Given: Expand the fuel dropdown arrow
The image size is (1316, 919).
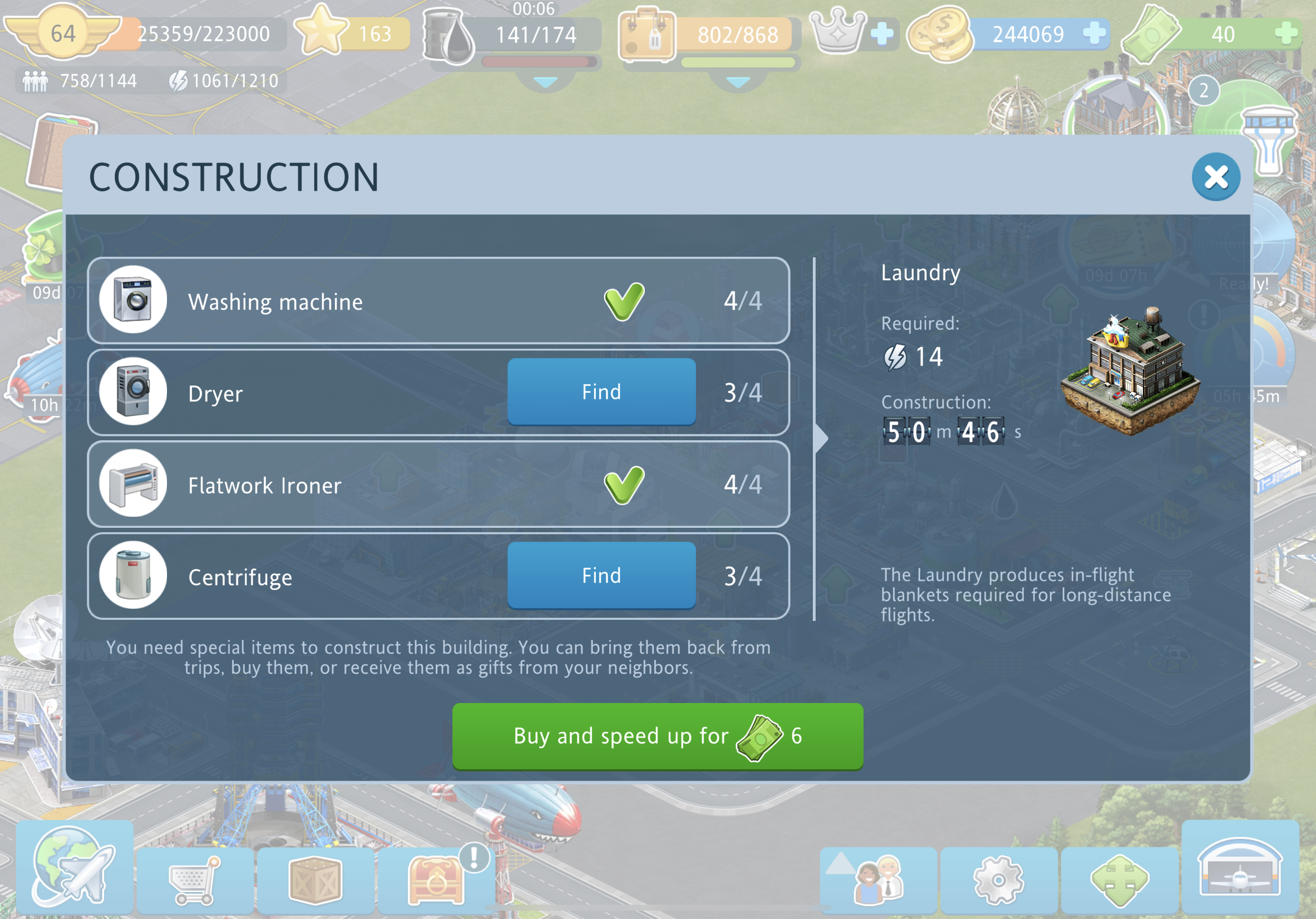Looking at the screenshot, I should point(545,83).
